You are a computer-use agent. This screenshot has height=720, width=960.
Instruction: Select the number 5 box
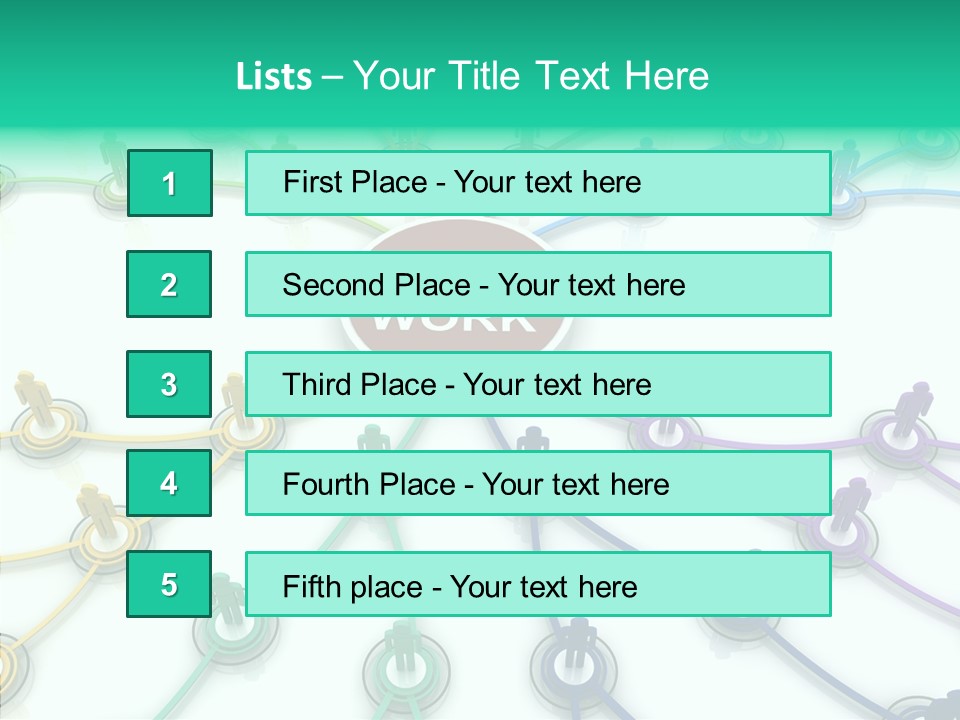click(169, 584)
